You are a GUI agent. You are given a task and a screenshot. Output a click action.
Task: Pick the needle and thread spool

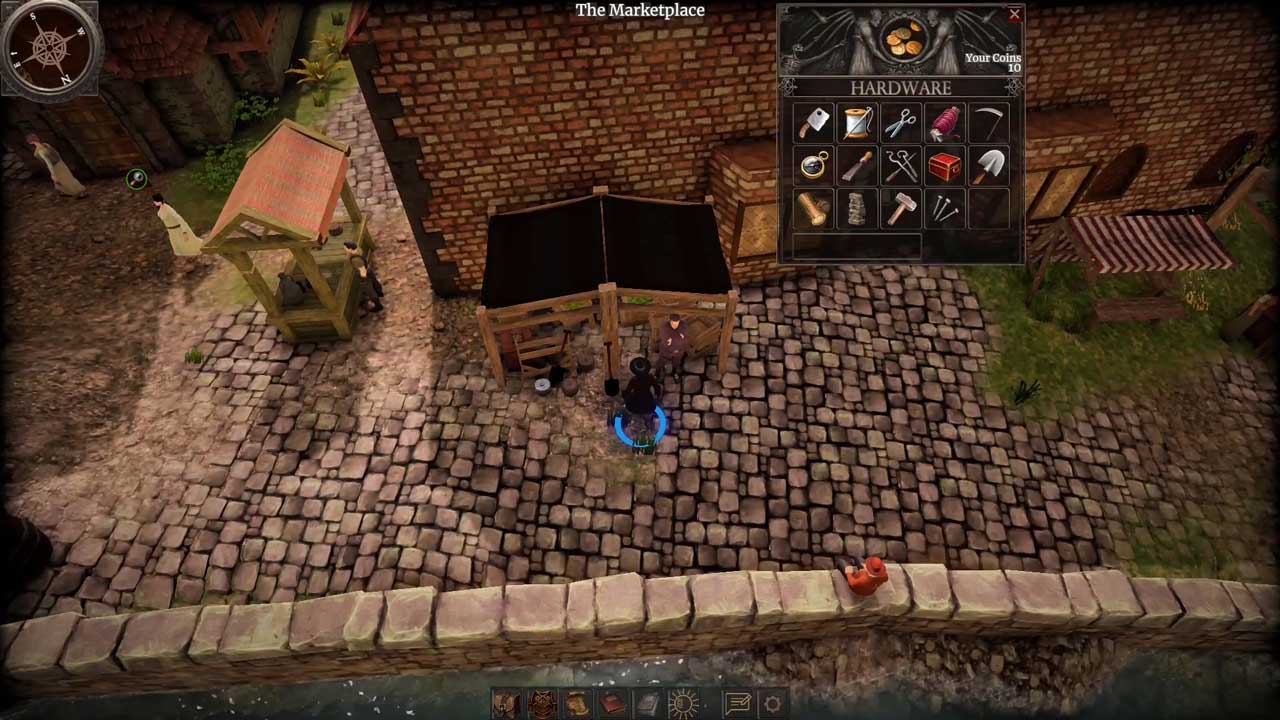(x=857, y=123)
